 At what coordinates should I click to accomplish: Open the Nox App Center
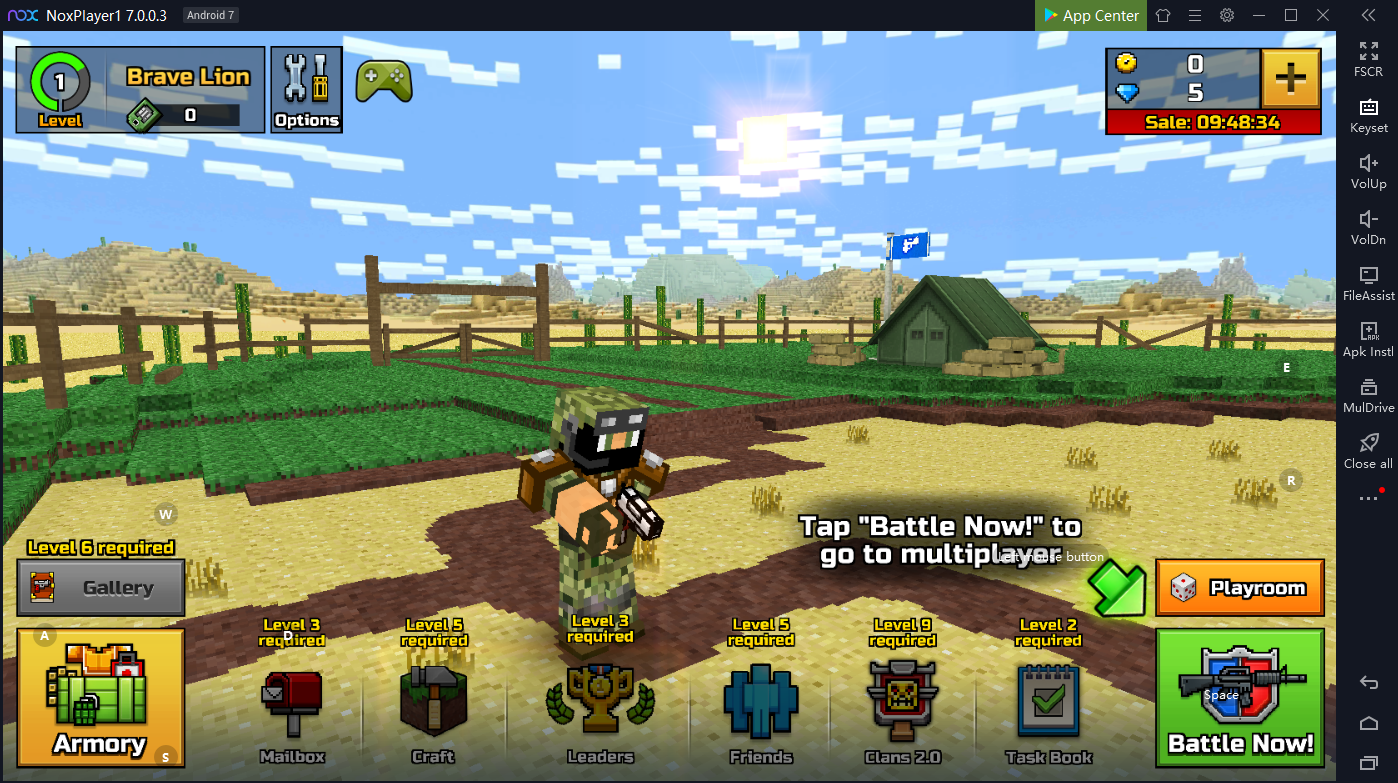click(1091, 15)
